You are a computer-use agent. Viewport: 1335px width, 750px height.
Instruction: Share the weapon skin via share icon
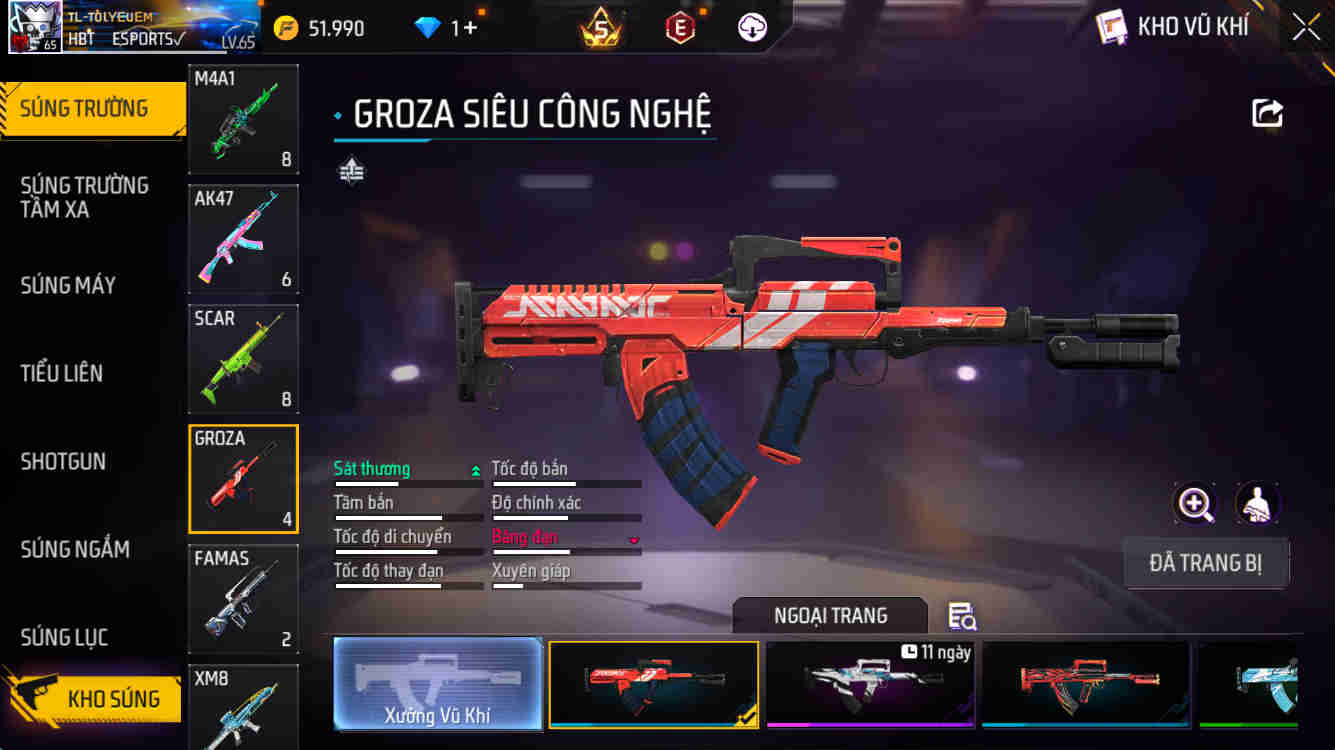1267,113
